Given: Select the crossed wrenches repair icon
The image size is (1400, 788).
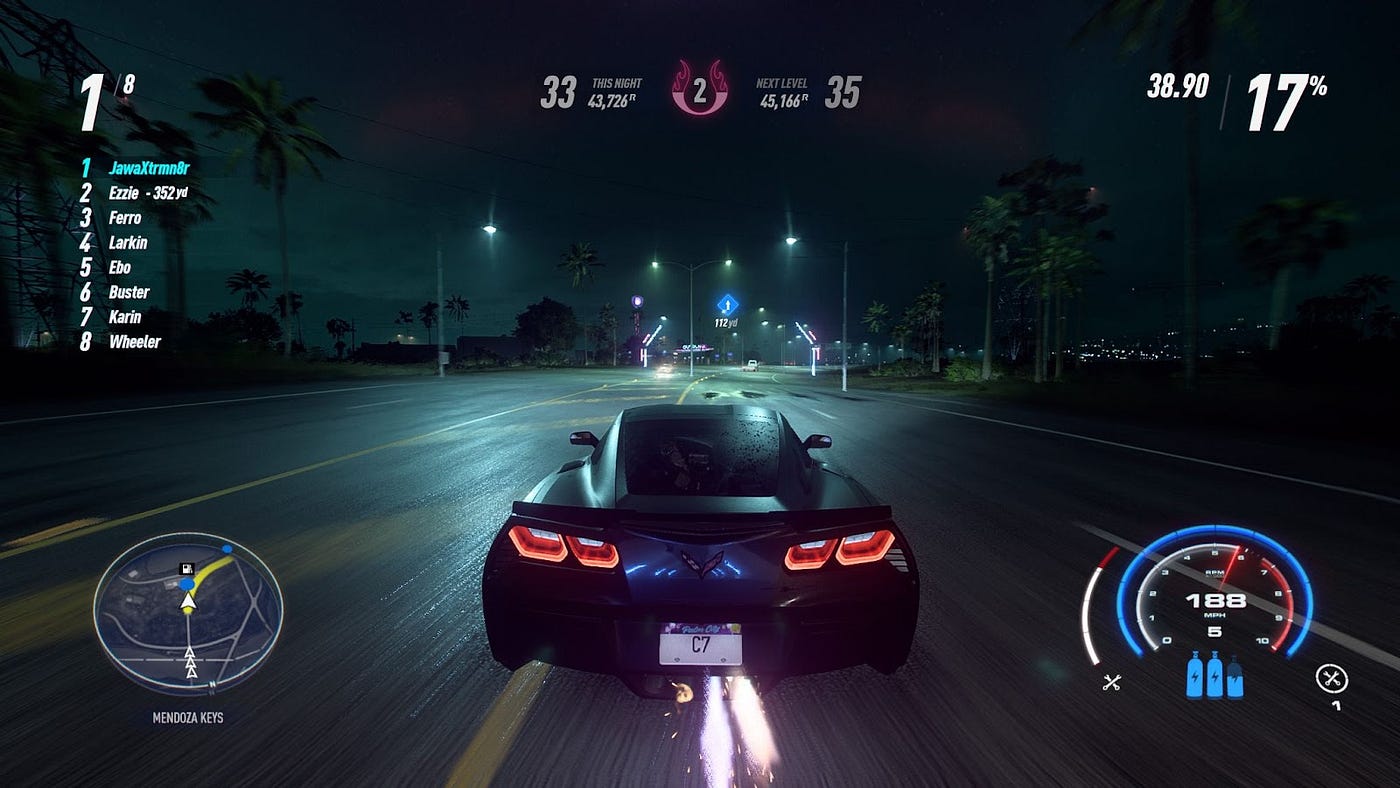Looking at the screenshot, I should point(1112,682).
